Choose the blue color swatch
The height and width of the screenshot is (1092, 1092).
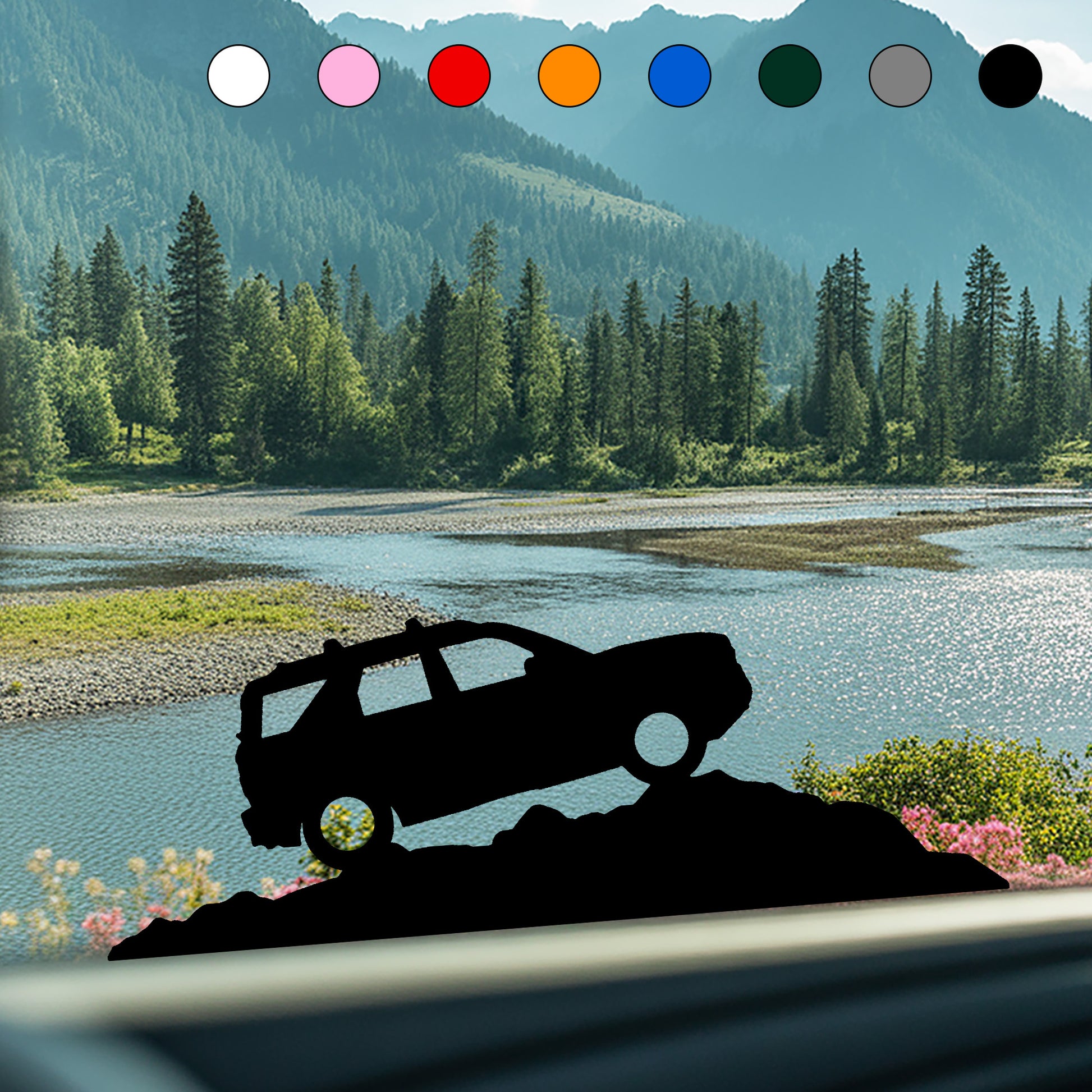click(680, 76)
